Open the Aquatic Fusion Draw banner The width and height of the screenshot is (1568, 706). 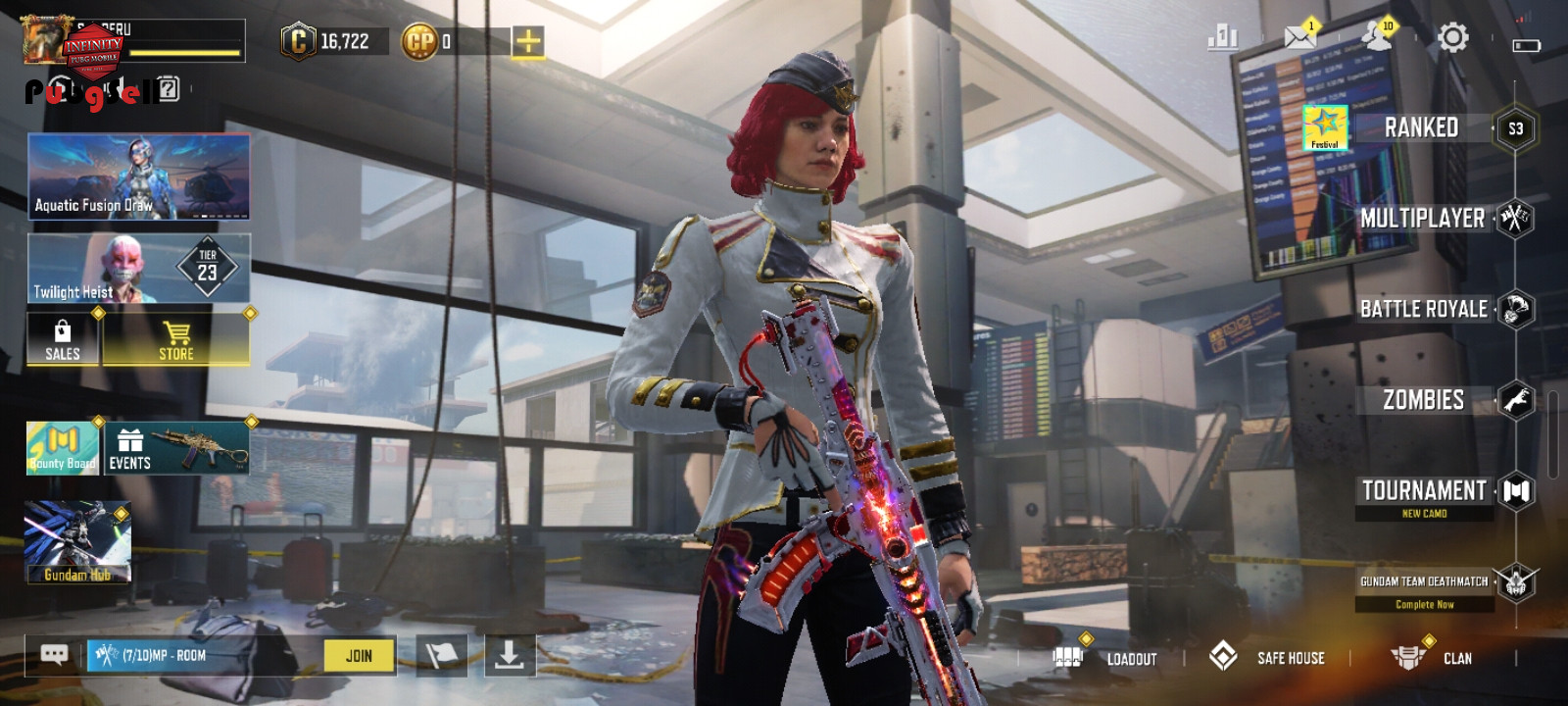coord(138,176)
